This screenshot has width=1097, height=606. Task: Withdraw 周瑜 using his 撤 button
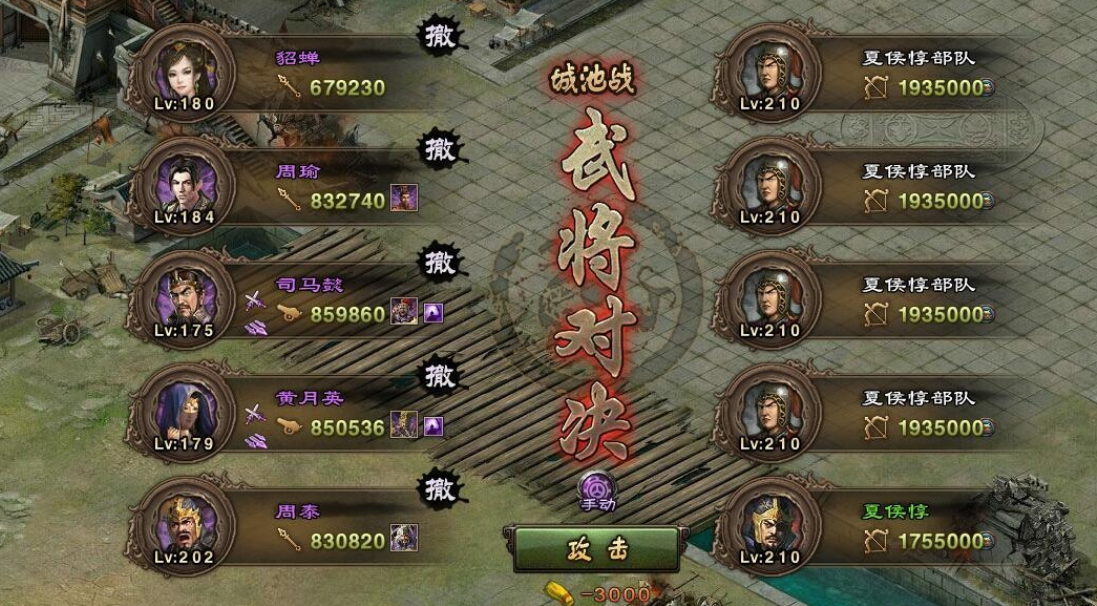click(x=439, y=150)
